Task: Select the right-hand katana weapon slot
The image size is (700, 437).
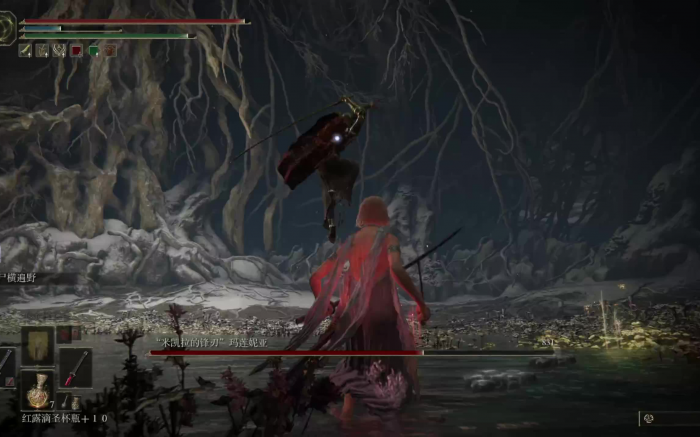Action: [75, 367]
